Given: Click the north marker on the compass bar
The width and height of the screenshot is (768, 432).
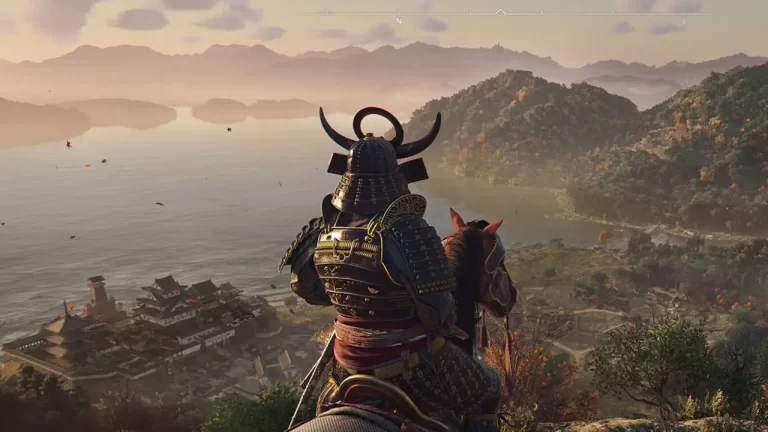Looking at the screenshot, I should pyautogui.click(x=399, y=19).
